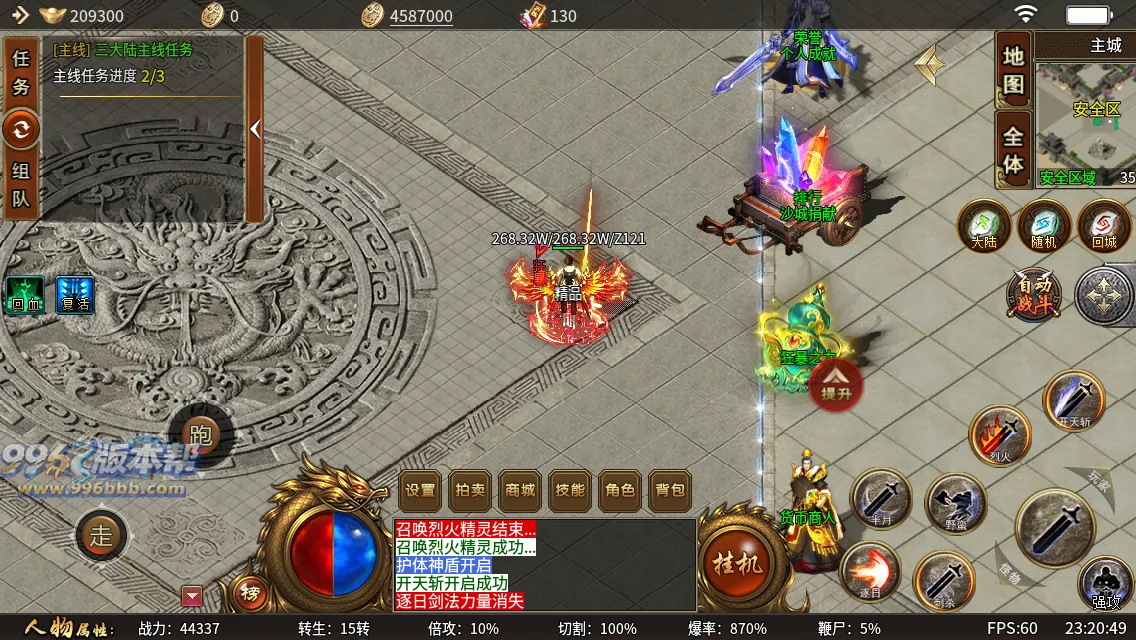Screen dimensions: 1136x640
Task: Open the 角色 character sheet
Action: click(620, 490)
